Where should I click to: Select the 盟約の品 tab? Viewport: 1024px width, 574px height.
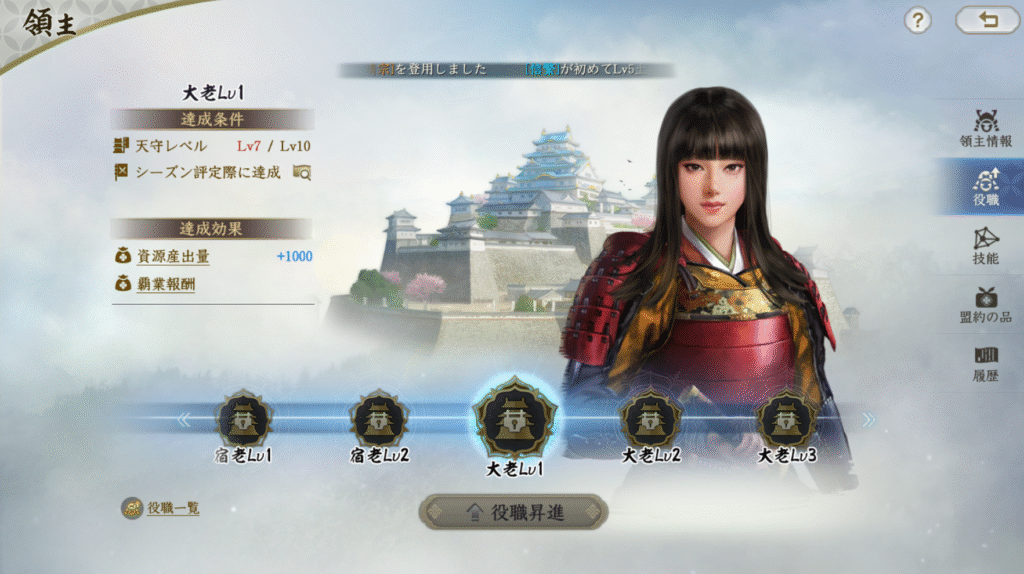[x=985, y=303]
